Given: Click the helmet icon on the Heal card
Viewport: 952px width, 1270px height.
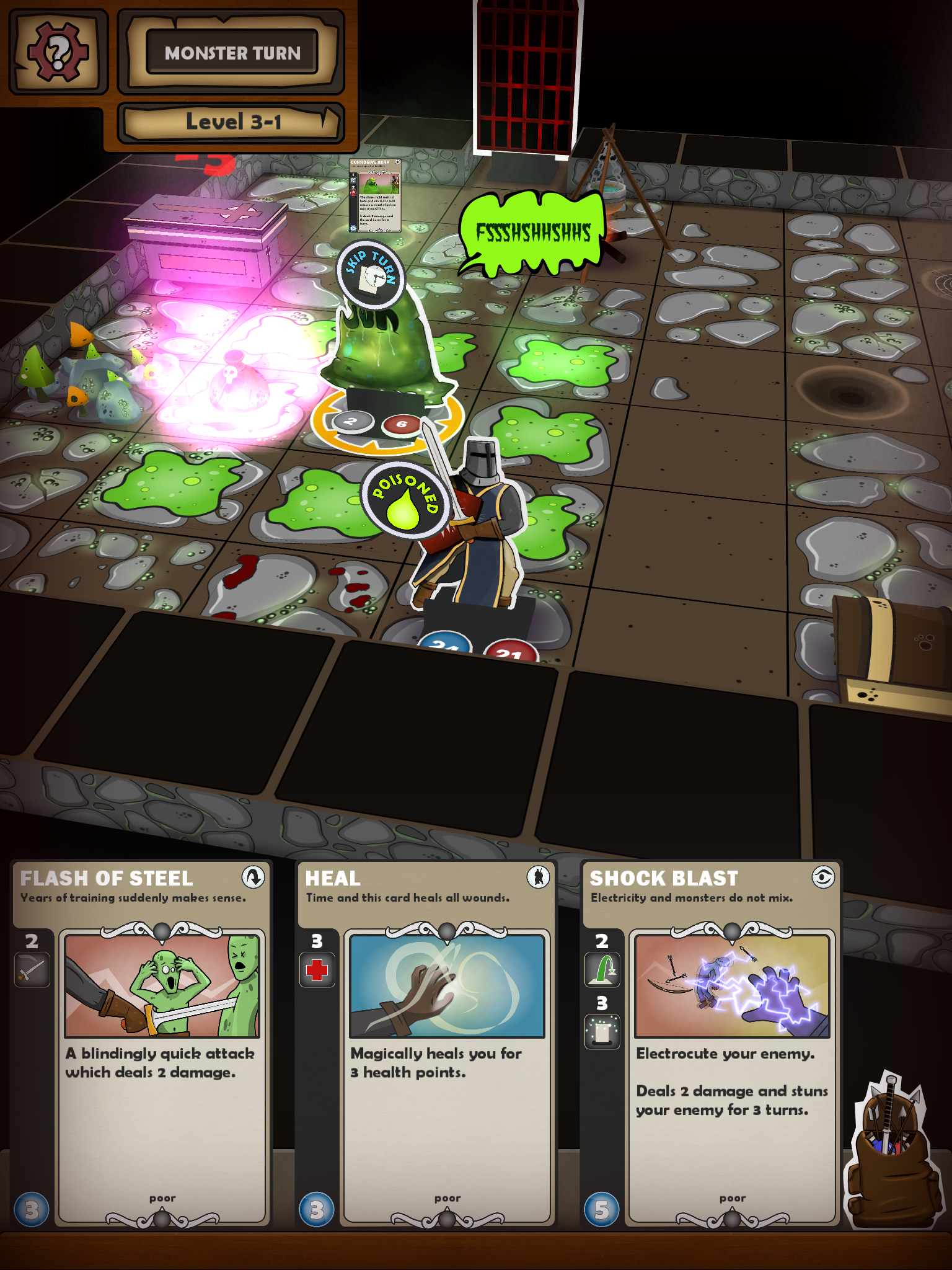Looking at the screenshot, I should 539,878.
